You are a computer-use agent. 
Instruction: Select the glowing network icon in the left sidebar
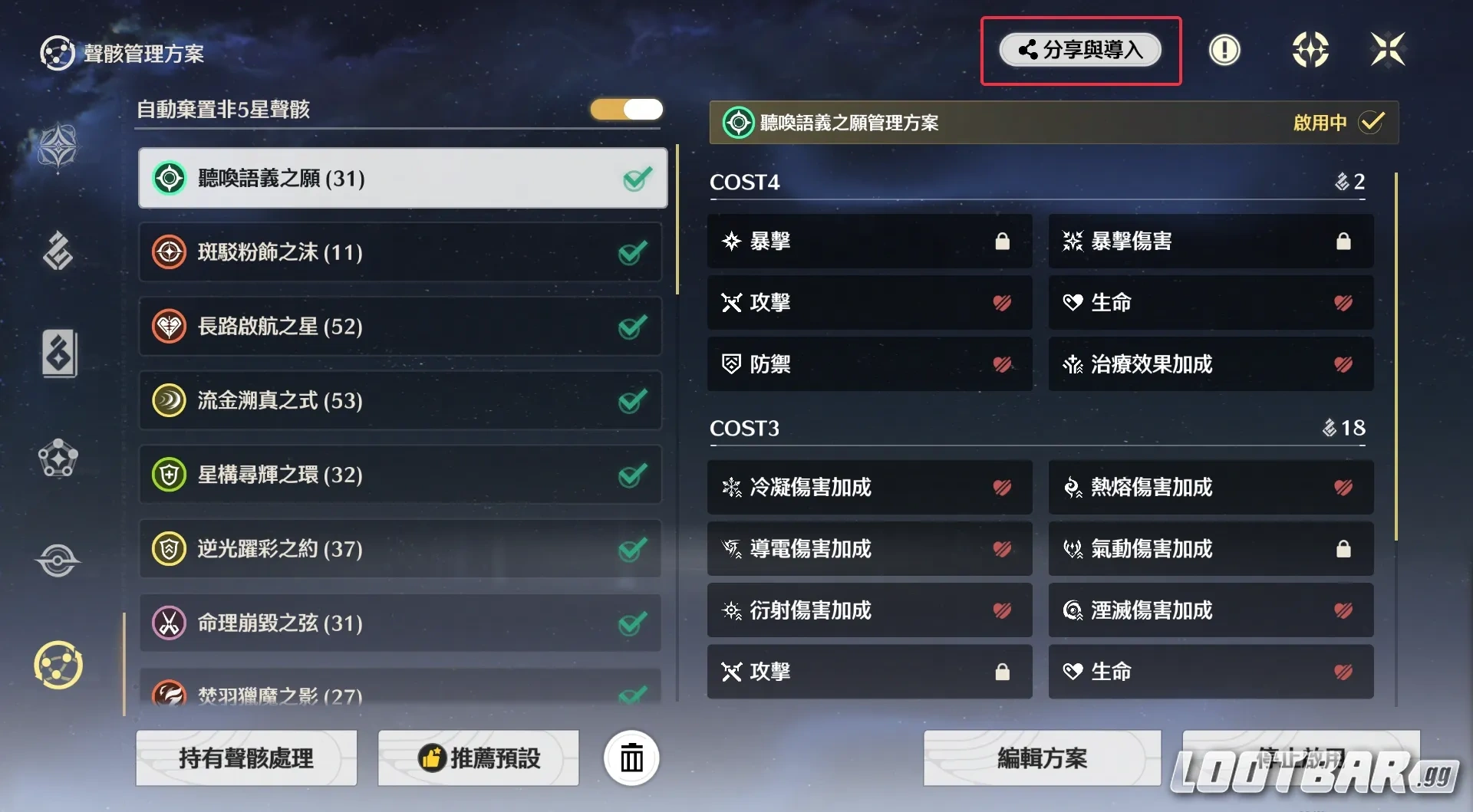[58, 666]
